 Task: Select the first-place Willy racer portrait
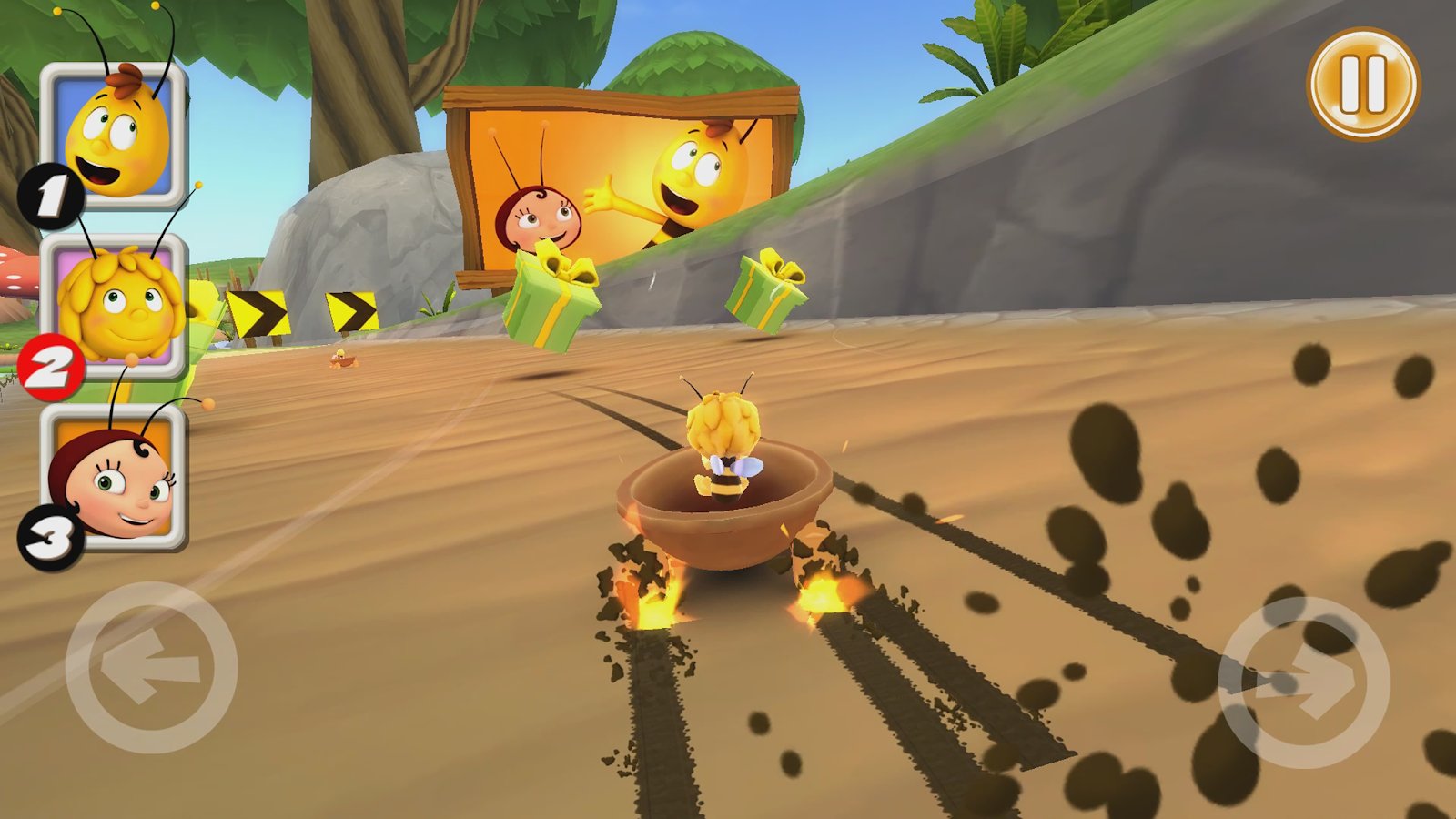tap(115, 136)
